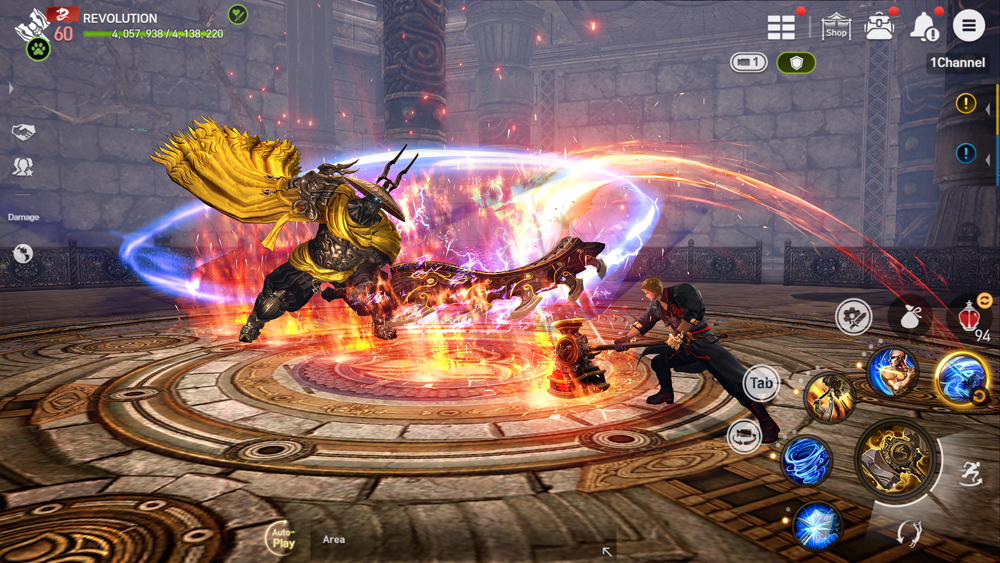Check the bell notifications
1000x563 pixels.
pyautogui.click(x=923, y=27)
